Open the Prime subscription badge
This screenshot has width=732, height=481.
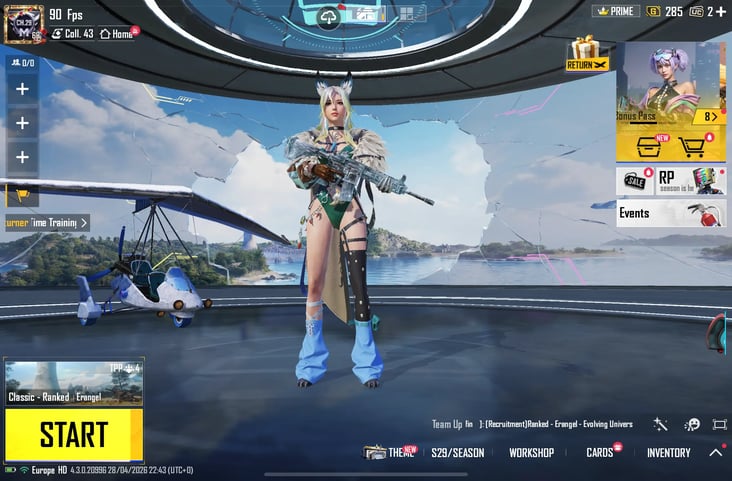tap(616, 11)
